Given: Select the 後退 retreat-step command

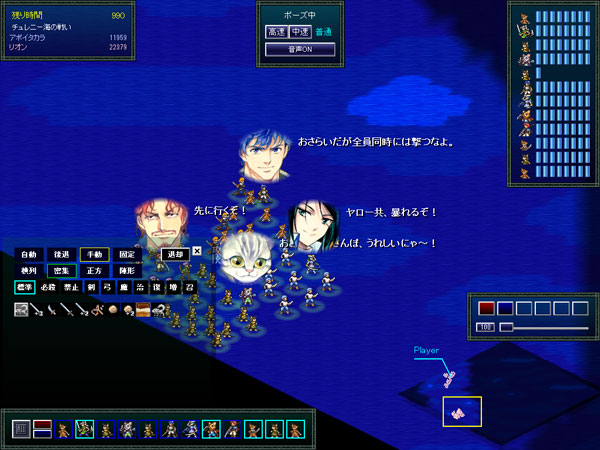Looking at the screenshot, I should tap(62, 254).
